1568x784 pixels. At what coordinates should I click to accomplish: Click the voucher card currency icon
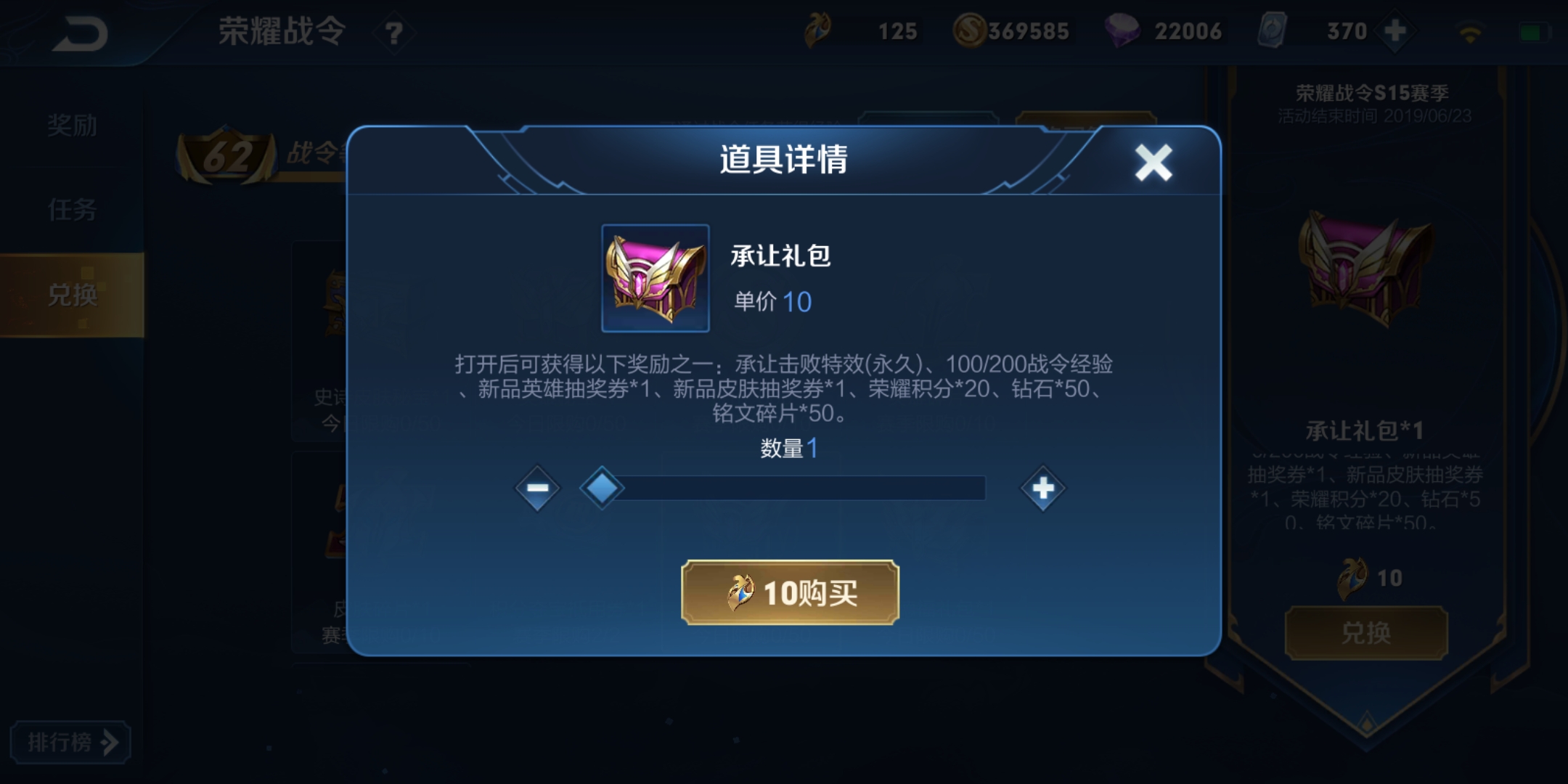tap(1275, 31)
